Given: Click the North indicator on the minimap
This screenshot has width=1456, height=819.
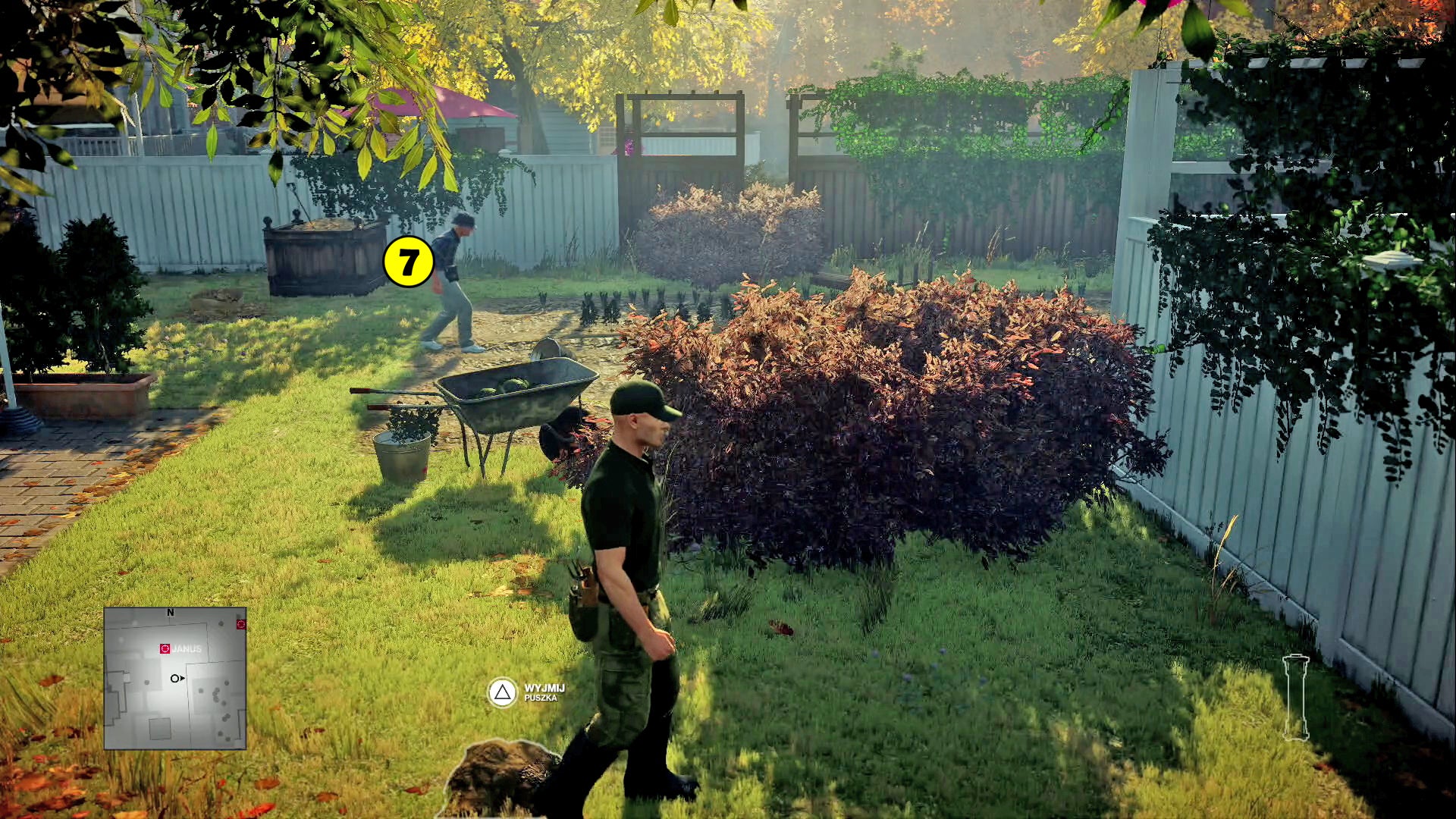Looking at the screenshot, I should point(171,610).
